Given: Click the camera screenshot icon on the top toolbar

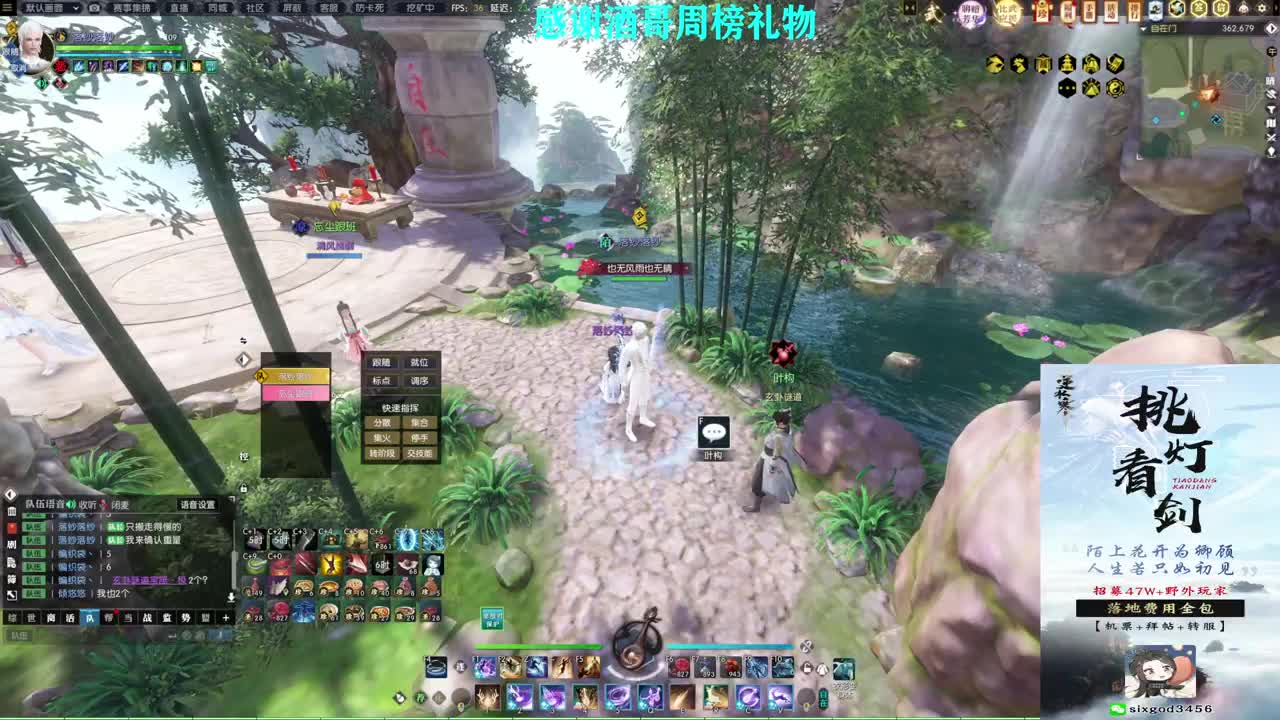Looking at the screenshot, I should click(x=93, y=8).
